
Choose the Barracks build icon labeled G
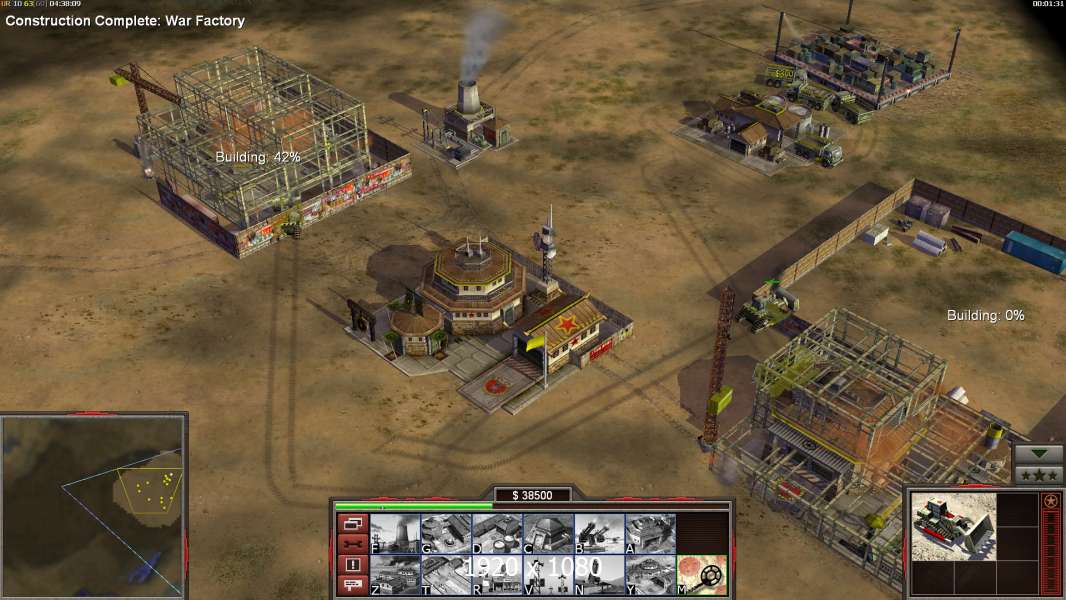tap(446, 533)
